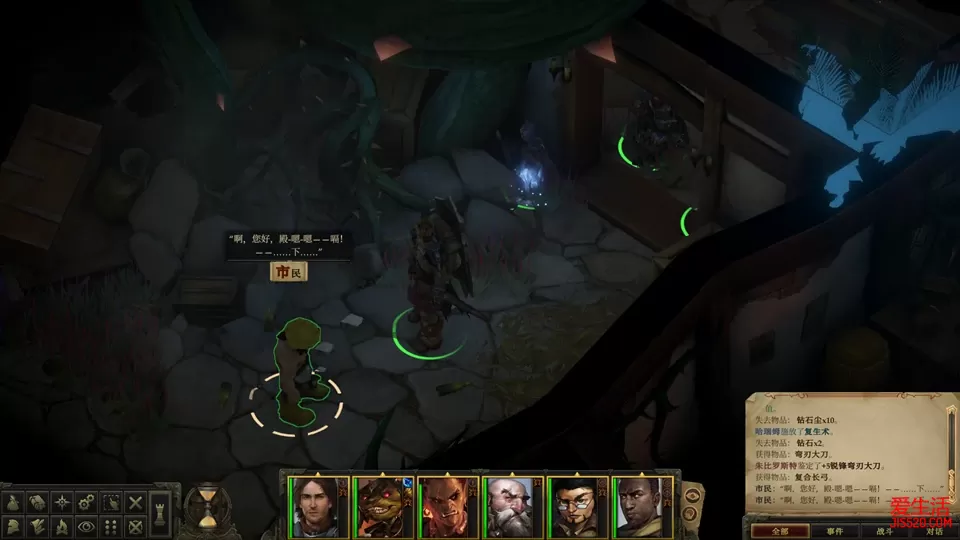Open the formation icon with six dots
960x540 pixels.
click(x=112, y=525)
